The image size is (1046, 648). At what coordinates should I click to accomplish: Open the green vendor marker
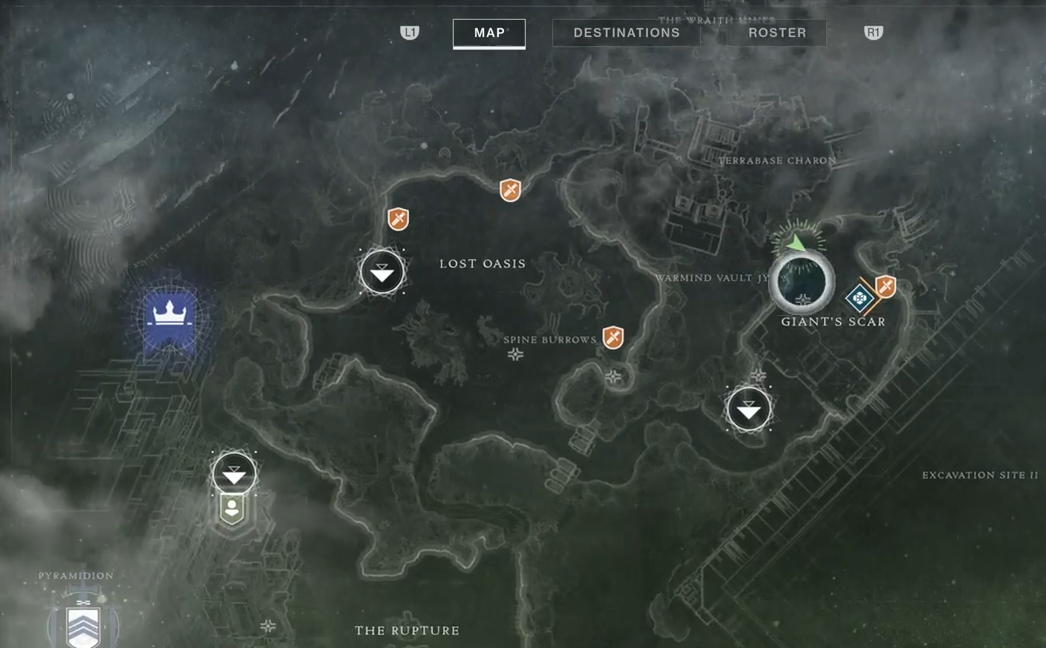pos(232,509)
